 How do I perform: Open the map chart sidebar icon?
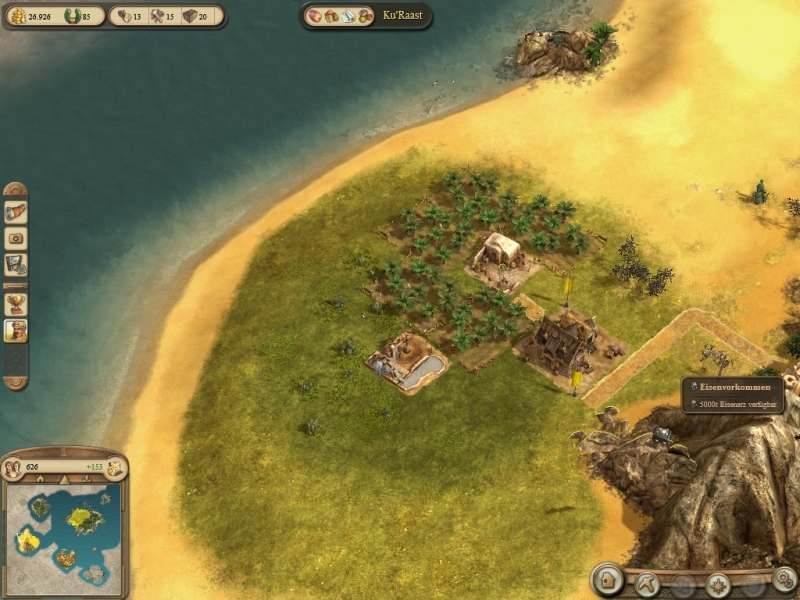[x=16, y=265]
